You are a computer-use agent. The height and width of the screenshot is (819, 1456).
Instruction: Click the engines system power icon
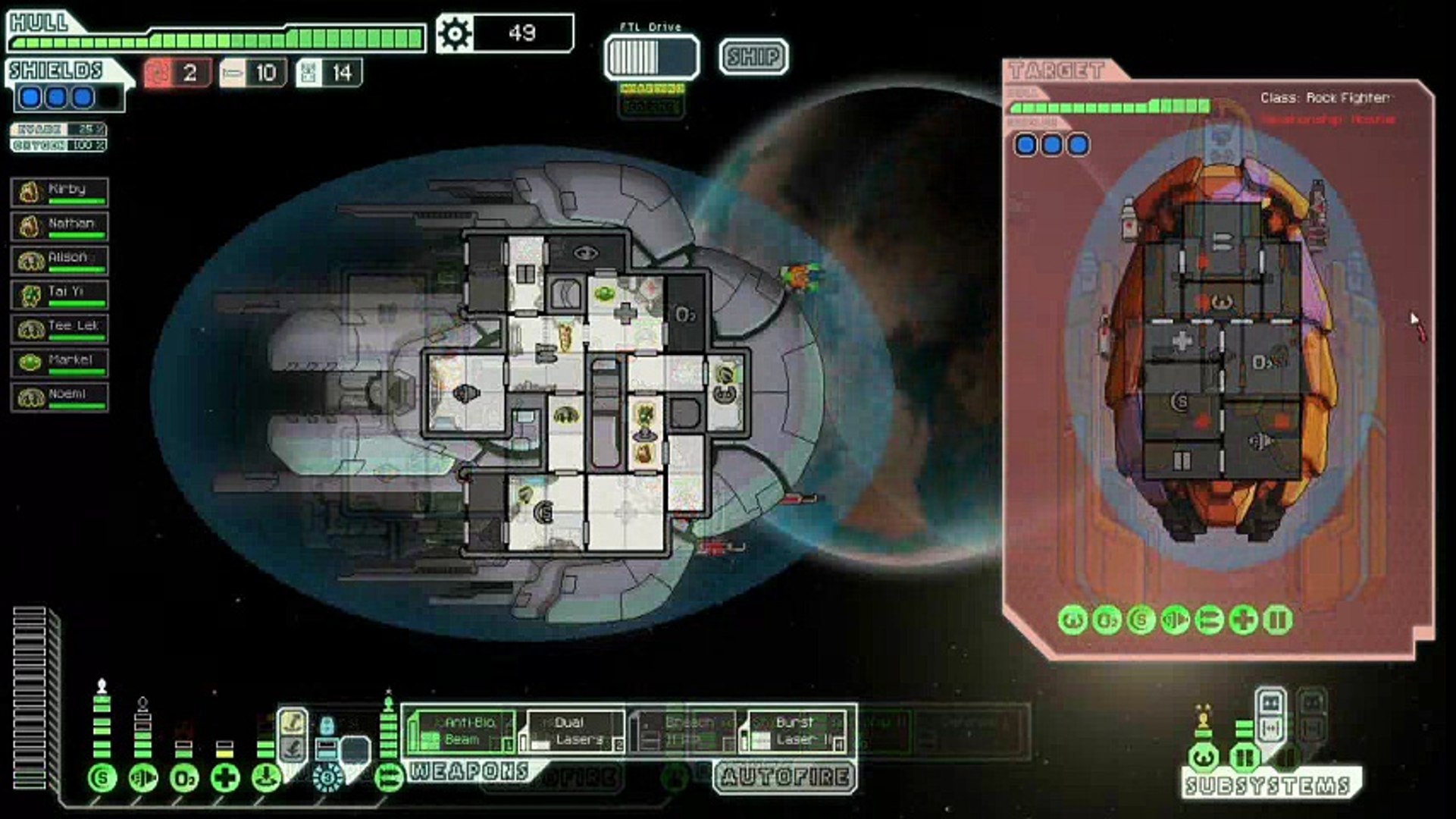pos(143,778)
